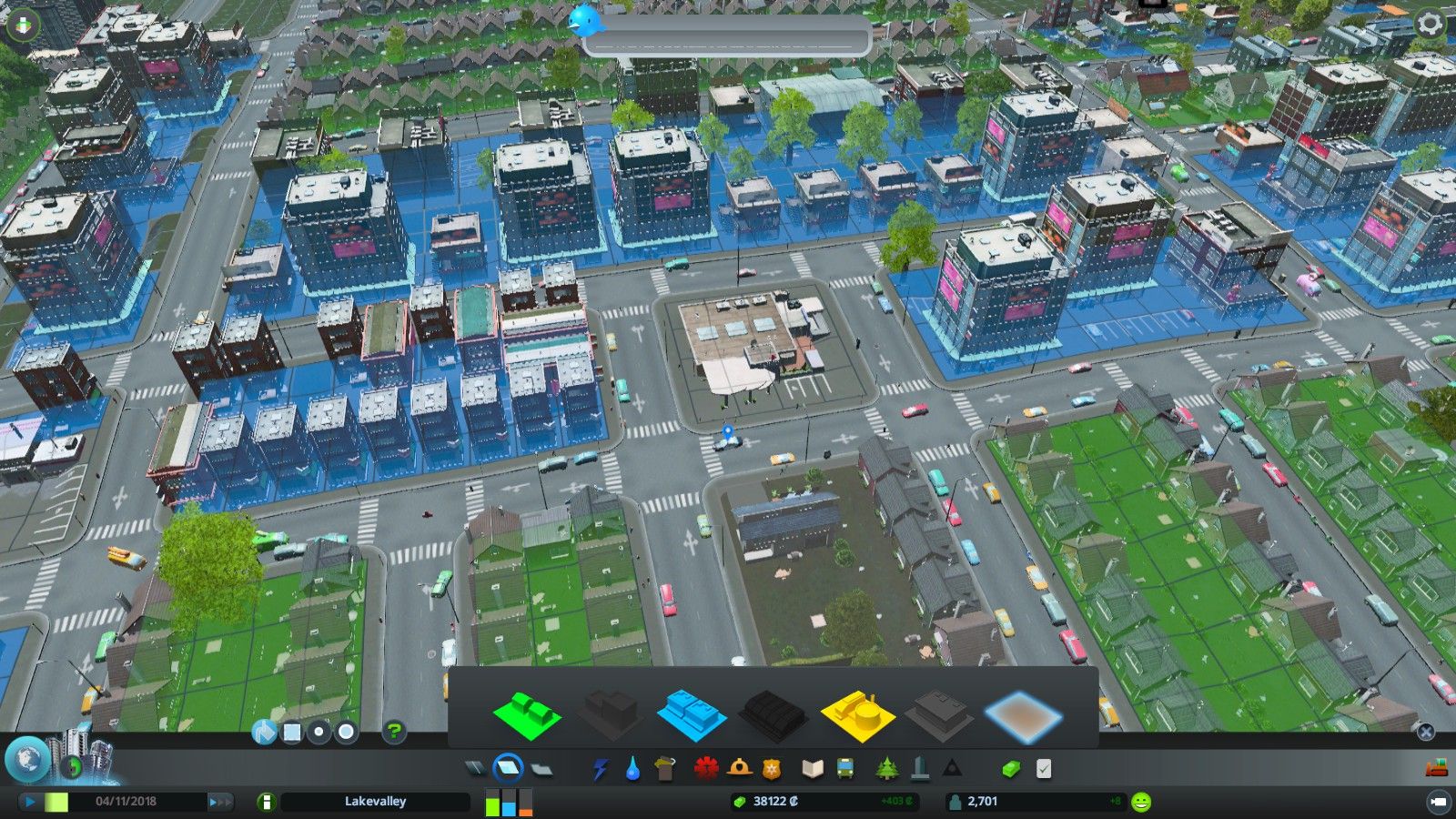Open the garbage management panel
1456x819 pixels.
pos(664,767)
